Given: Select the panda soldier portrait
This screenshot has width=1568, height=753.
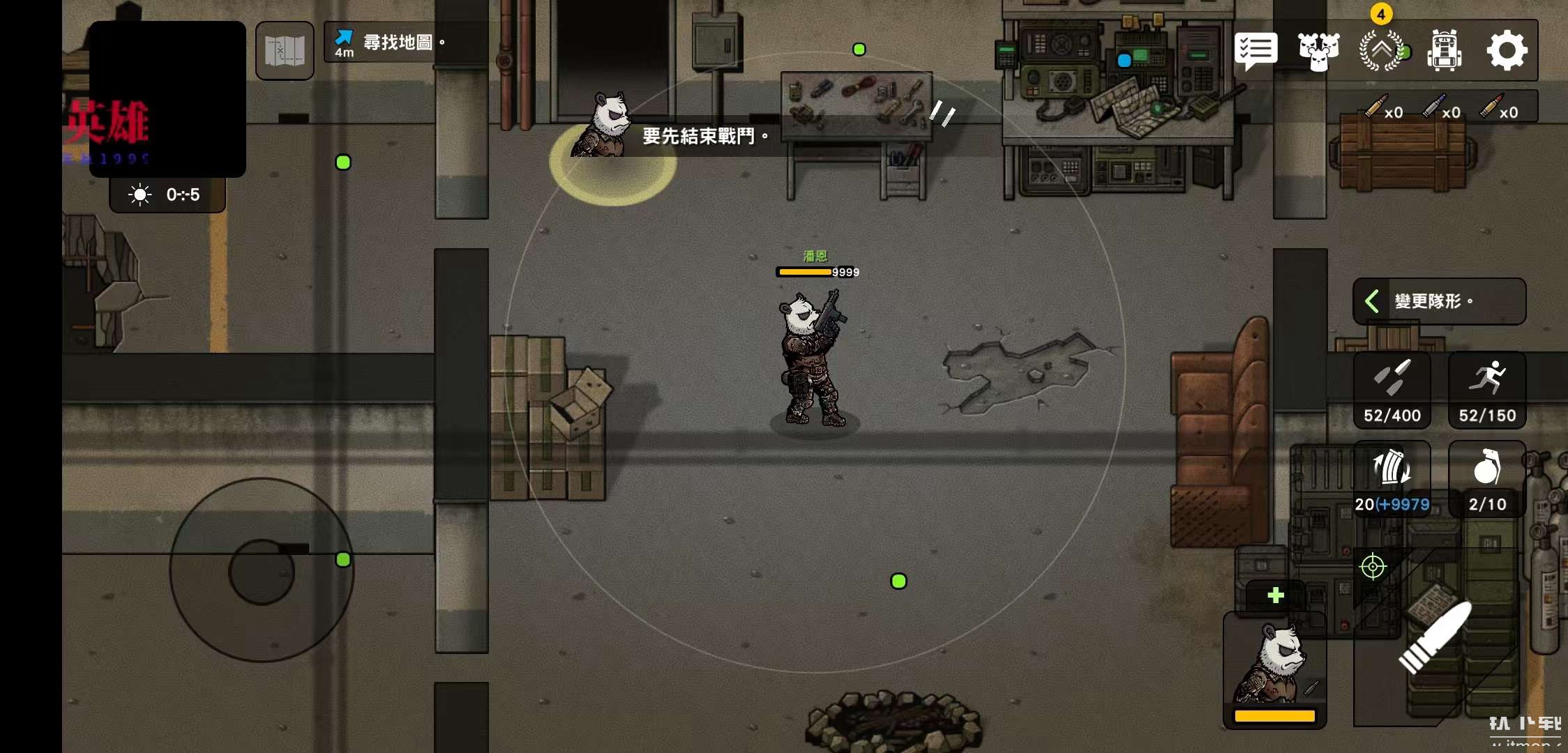Looking at the screenshot, I should pos(1274,669).
